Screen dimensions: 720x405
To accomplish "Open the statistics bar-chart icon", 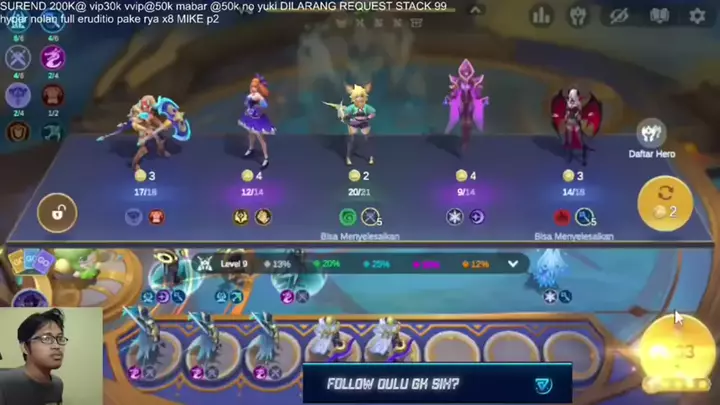I will click(x=542, y=16).
